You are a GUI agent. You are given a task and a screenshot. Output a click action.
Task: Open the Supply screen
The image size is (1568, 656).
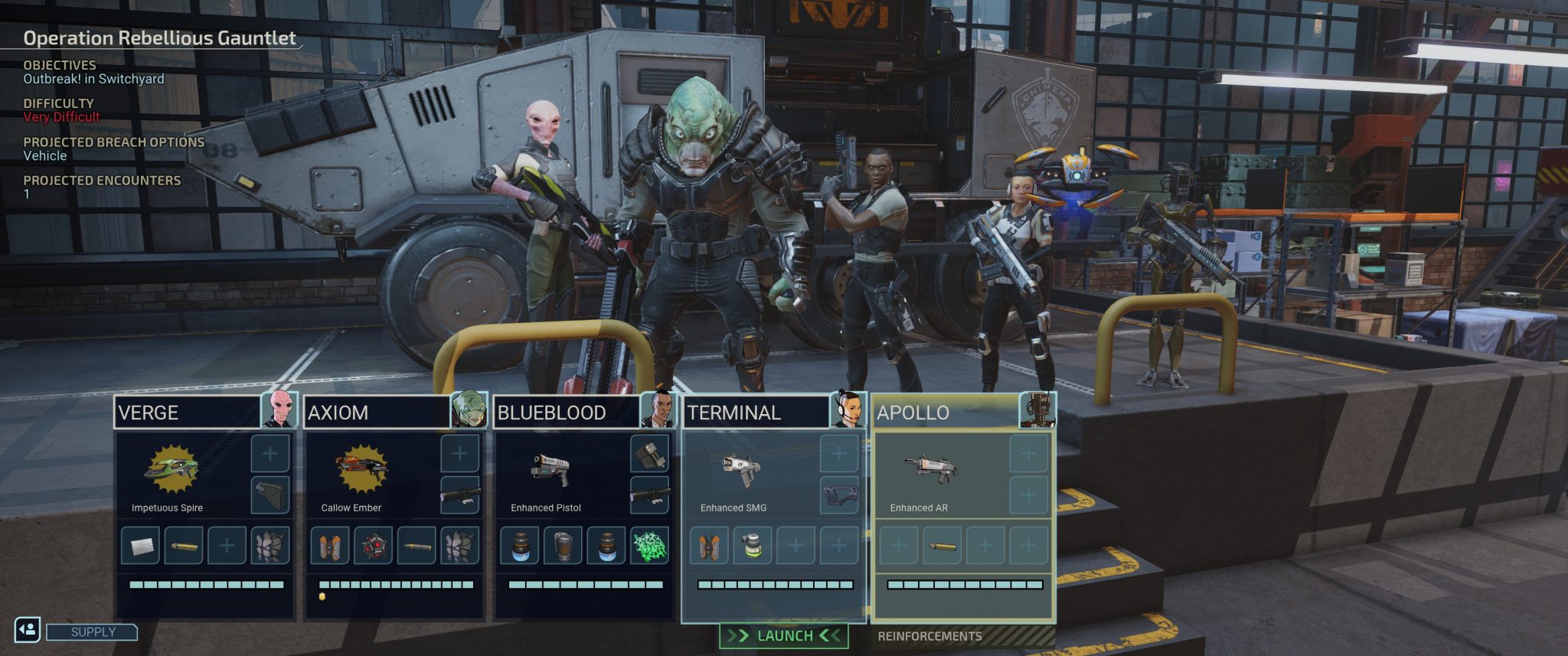(x=93, y=632)
